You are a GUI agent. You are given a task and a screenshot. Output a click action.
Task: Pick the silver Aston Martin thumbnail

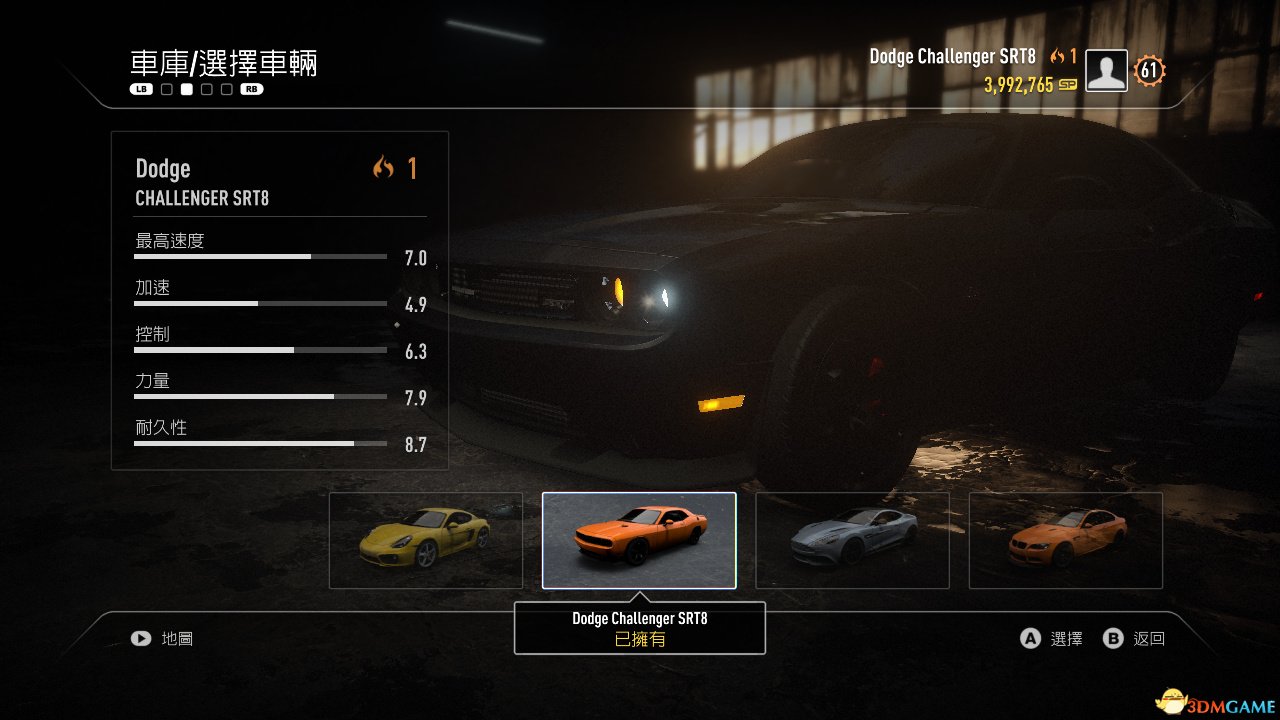coord(852,540)
